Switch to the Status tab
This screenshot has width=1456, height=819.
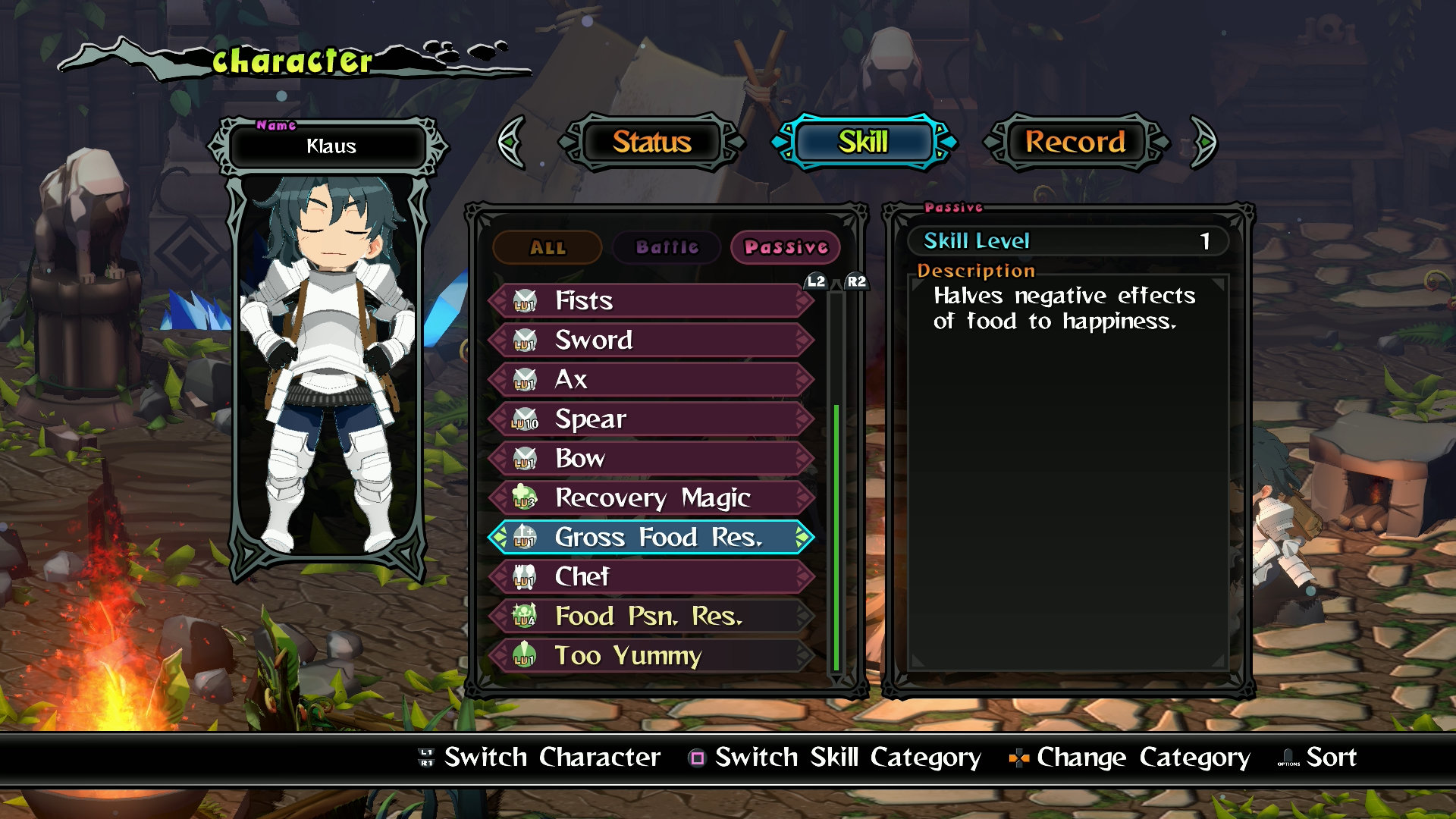pos(651,142)
